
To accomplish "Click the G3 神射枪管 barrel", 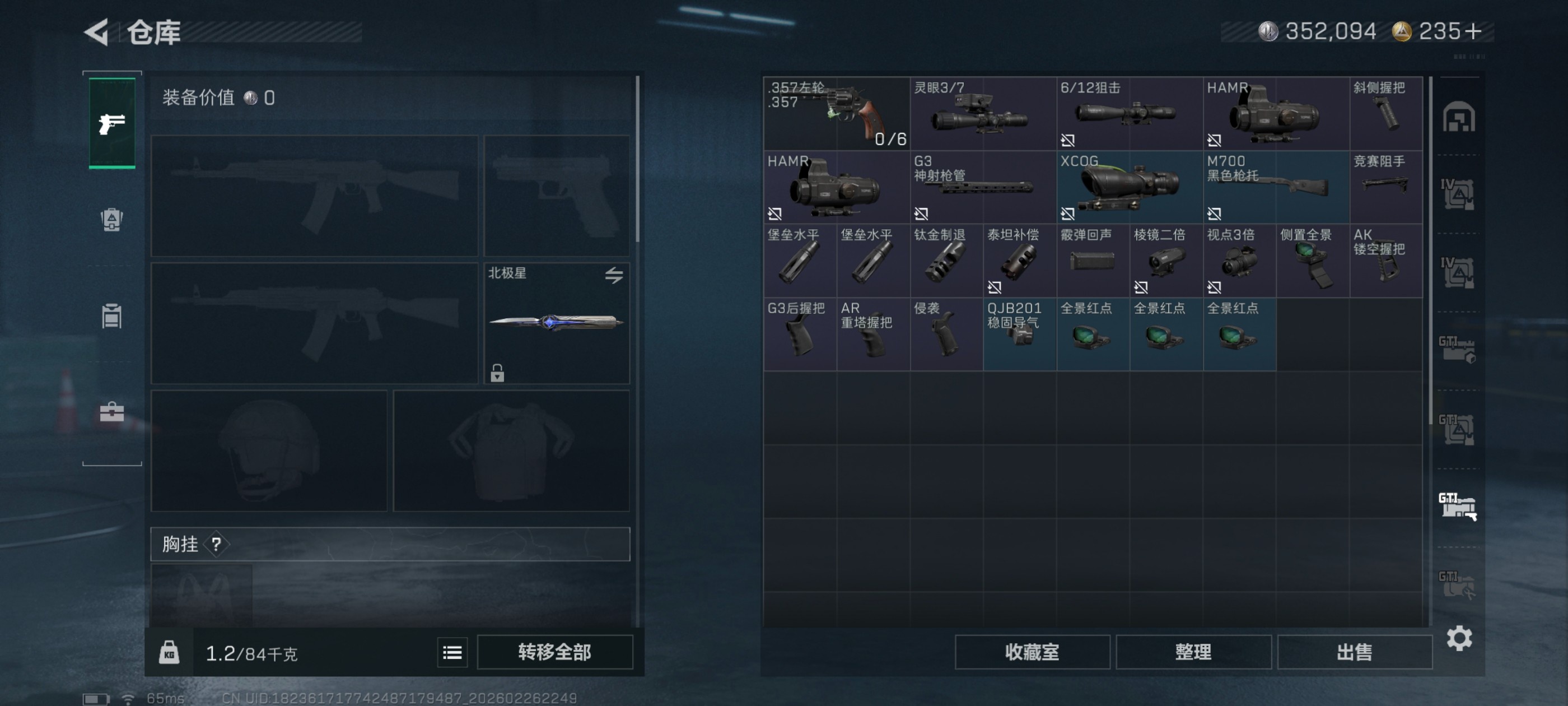I will pos(982,187).
